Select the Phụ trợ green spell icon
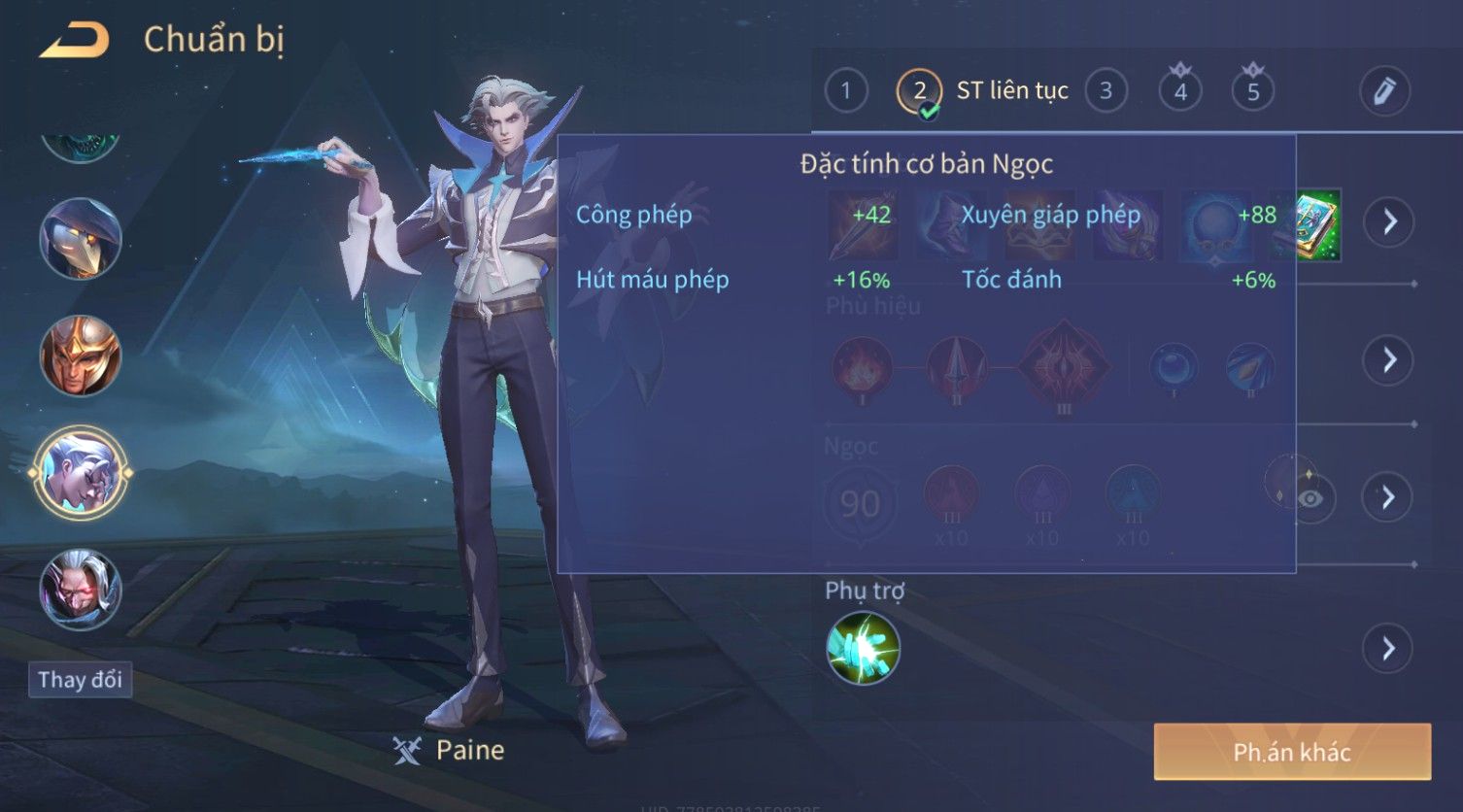The height and width of the screenshot is (812, 1463). pyautogui.click(x=863, y=648)
